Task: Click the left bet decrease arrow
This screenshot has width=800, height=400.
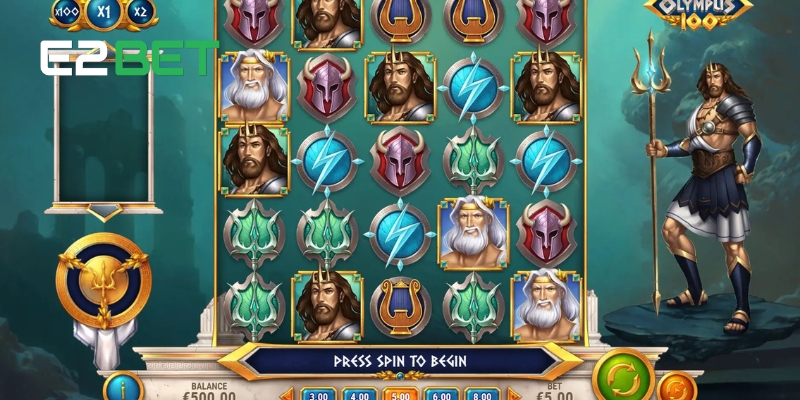Action: coord(289,394)
